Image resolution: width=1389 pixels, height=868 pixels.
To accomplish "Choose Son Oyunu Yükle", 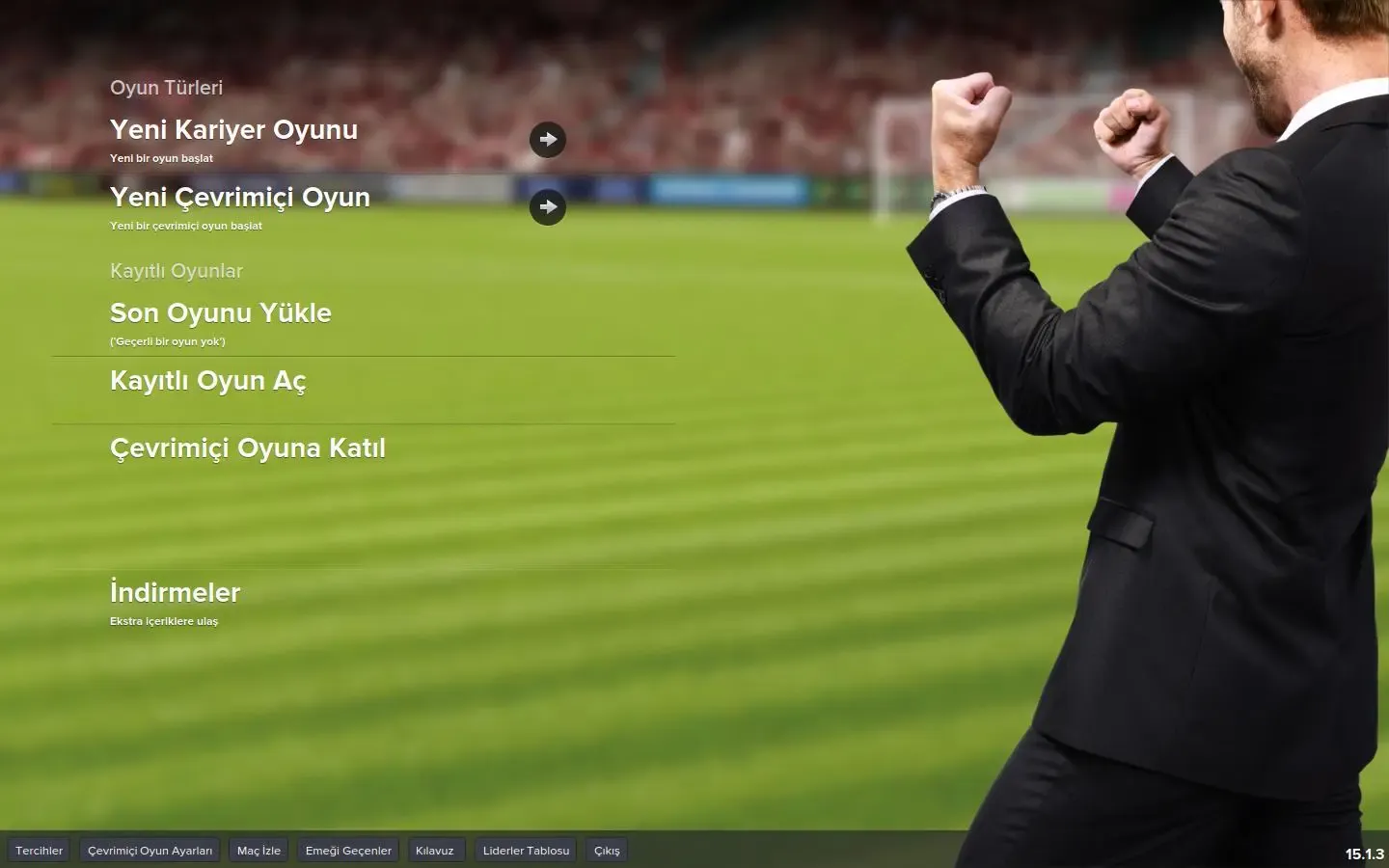I will tap(220, 313).
